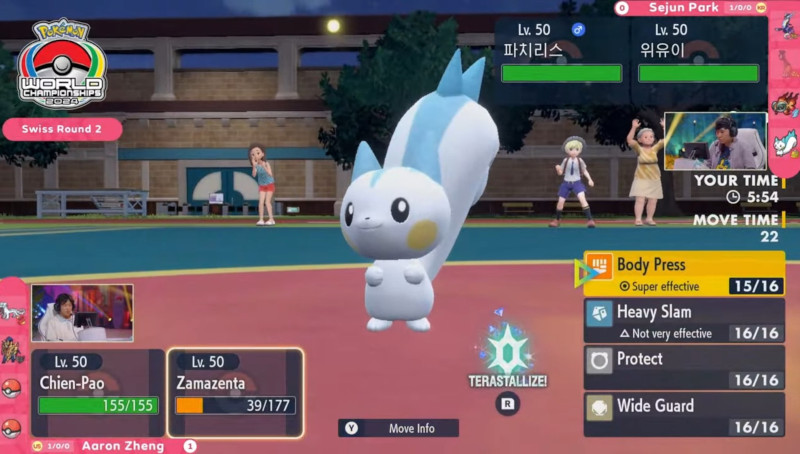800x454 pixels.
Task: Click Aaron Zheng's player webcam thumbnail
Action: 82,313
